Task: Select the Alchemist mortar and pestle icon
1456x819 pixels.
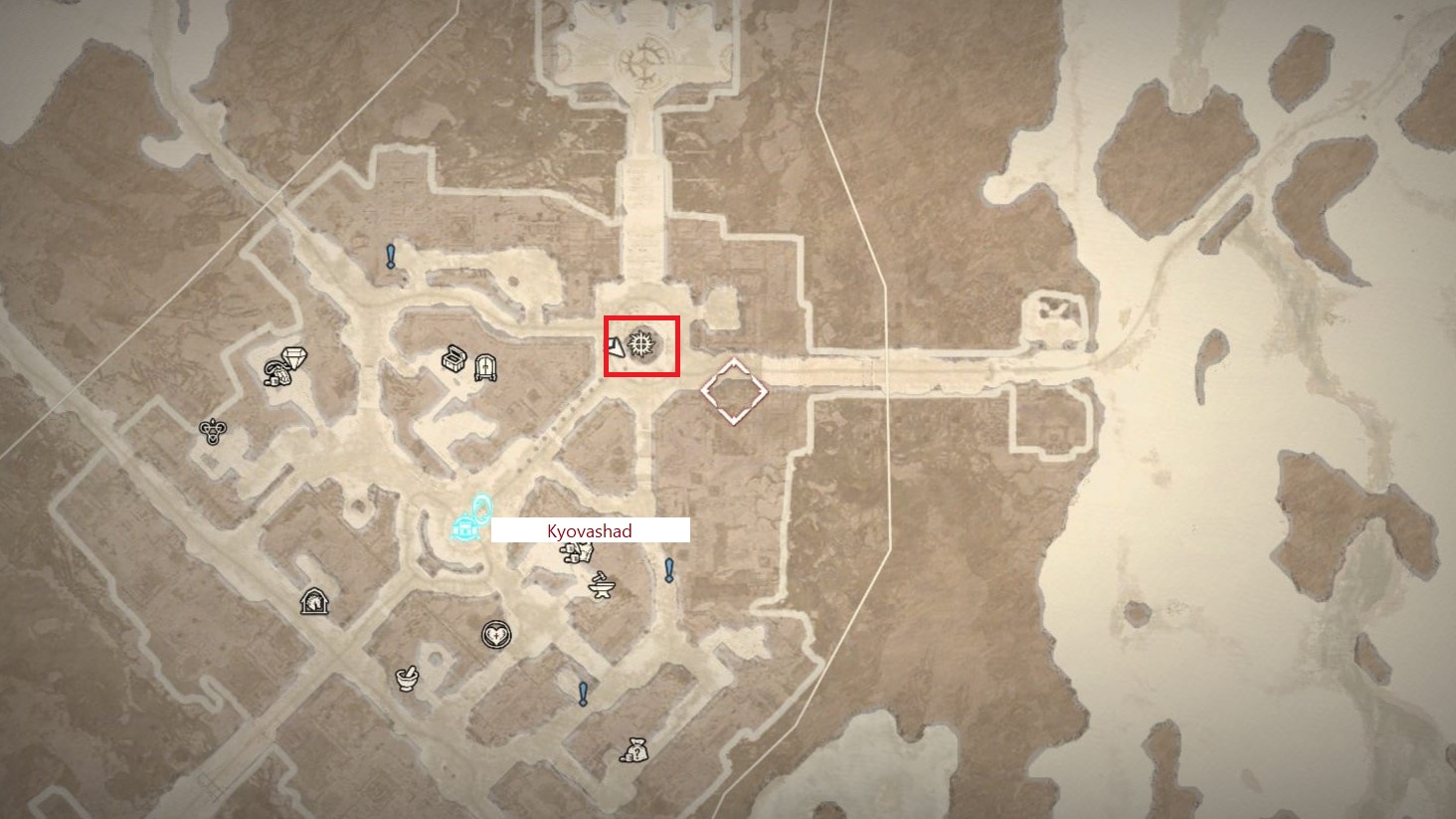Action: click(x=407, y=678)
